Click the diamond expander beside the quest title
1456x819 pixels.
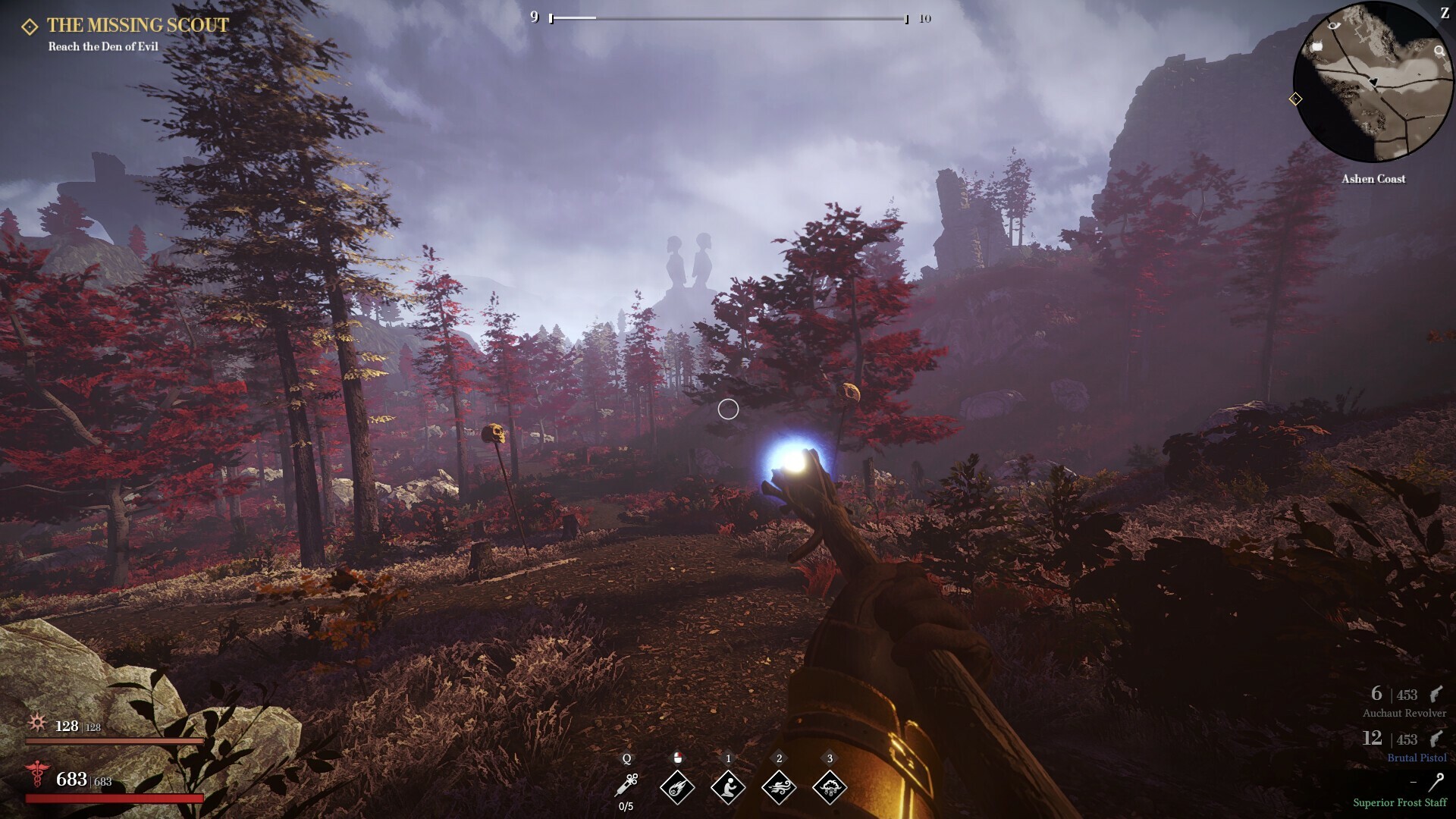tap(29, 25)
